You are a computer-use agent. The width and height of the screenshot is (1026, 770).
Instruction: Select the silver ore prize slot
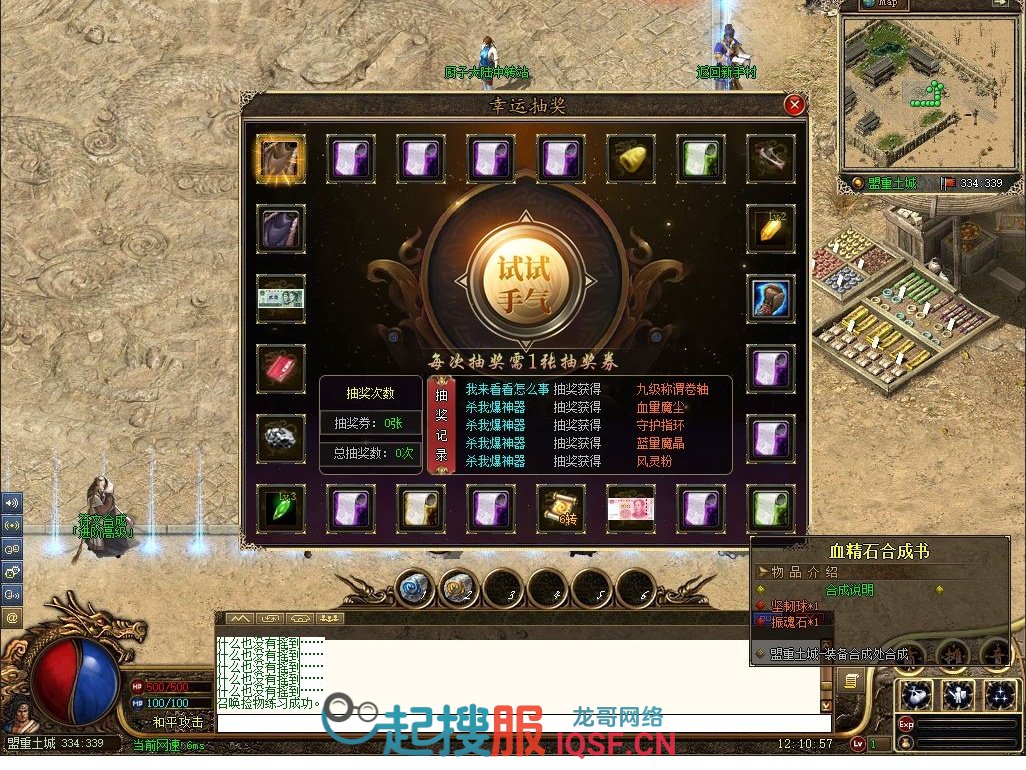pyautogui.click(x=281, y=439)
